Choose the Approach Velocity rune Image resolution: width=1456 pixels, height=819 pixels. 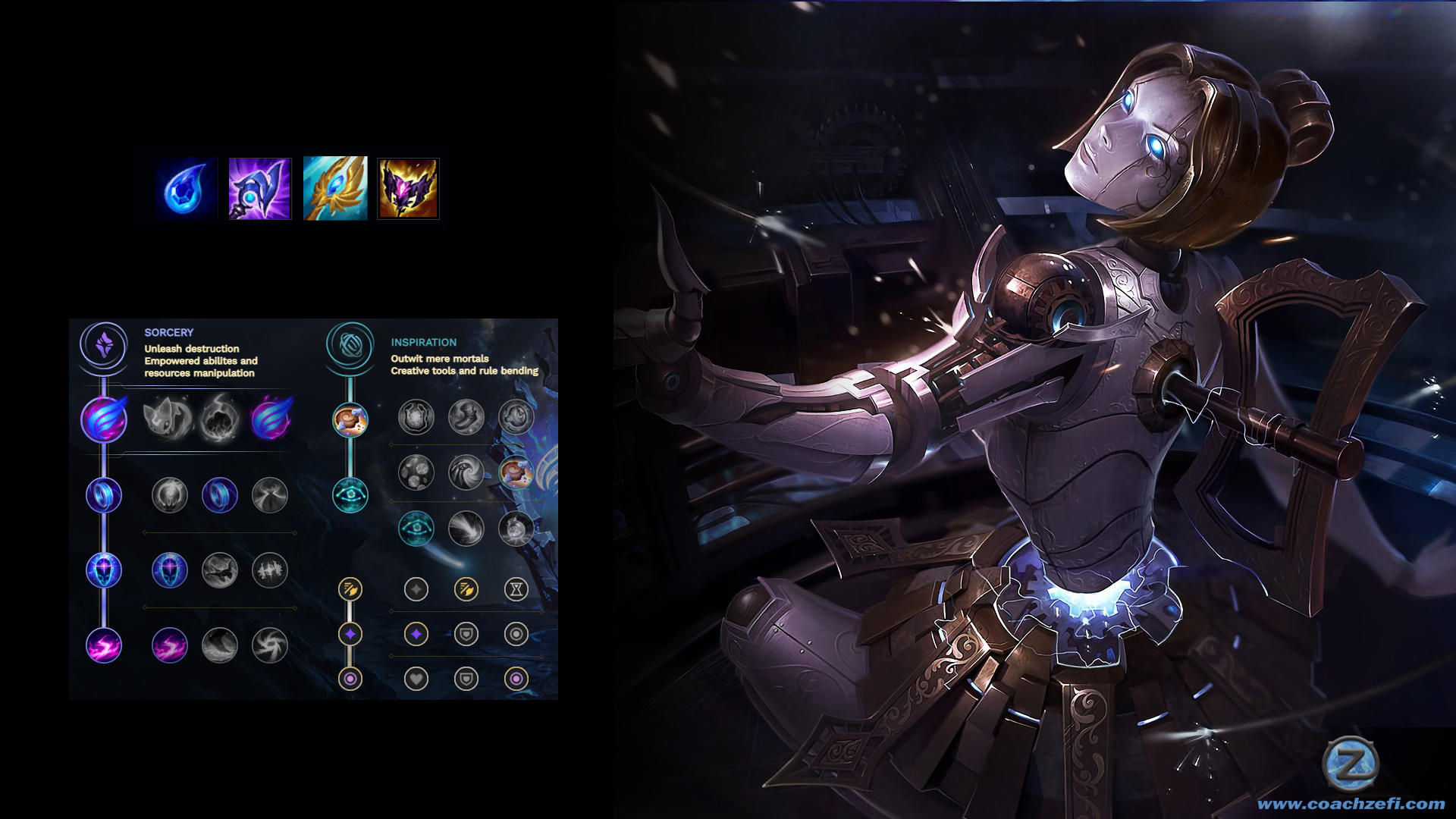pos(466,529)
